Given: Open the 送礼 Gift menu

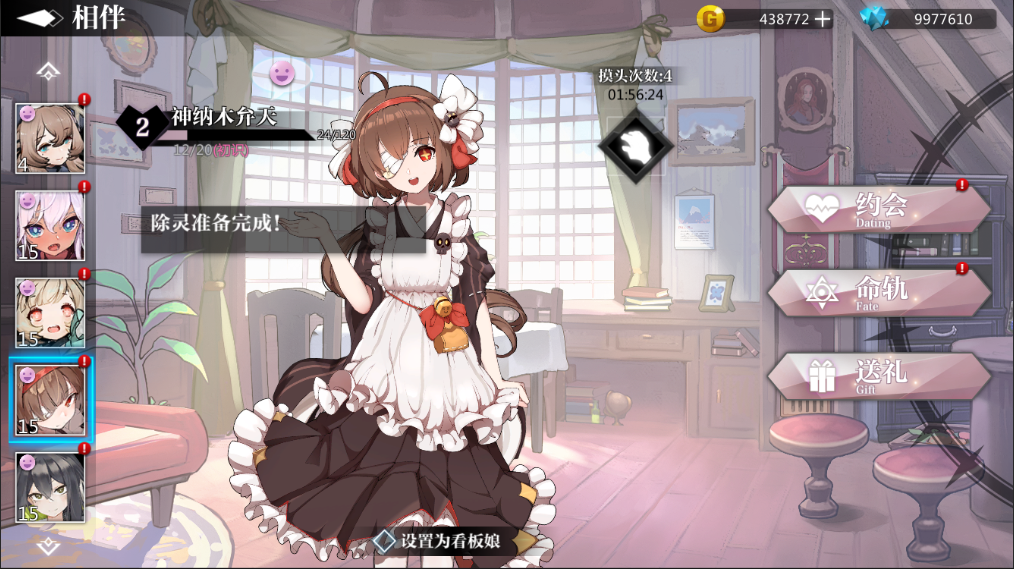Looking at the screenshot, I should 878,376.
